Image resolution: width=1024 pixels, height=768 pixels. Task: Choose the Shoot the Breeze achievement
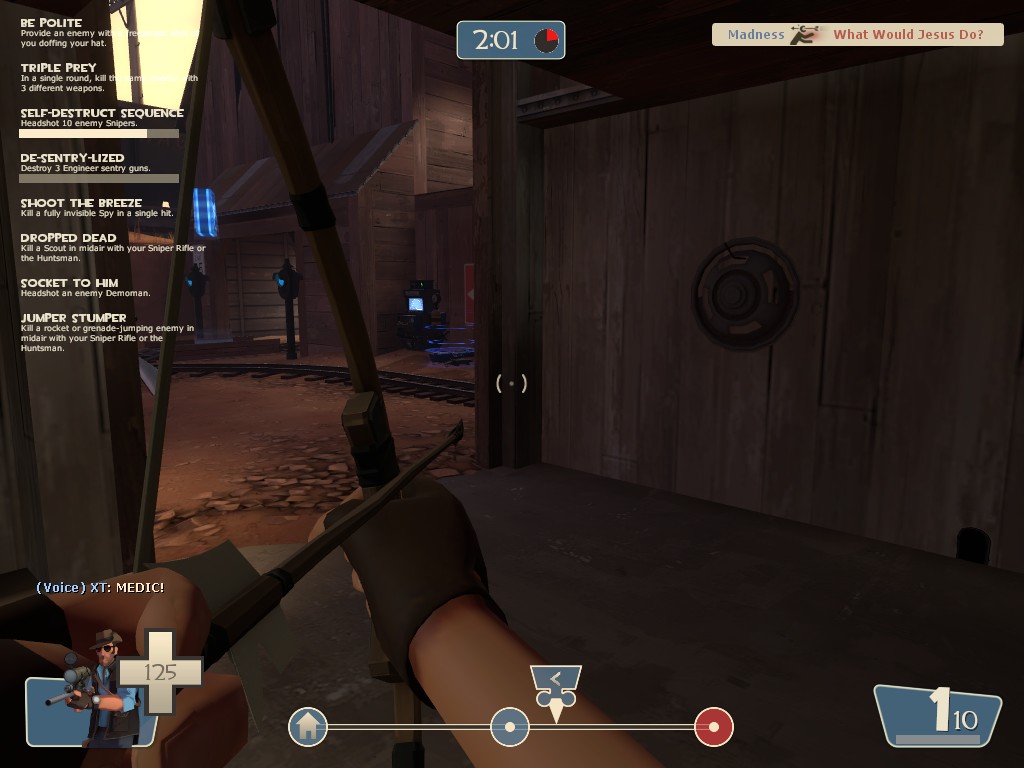tap(82, 203)
